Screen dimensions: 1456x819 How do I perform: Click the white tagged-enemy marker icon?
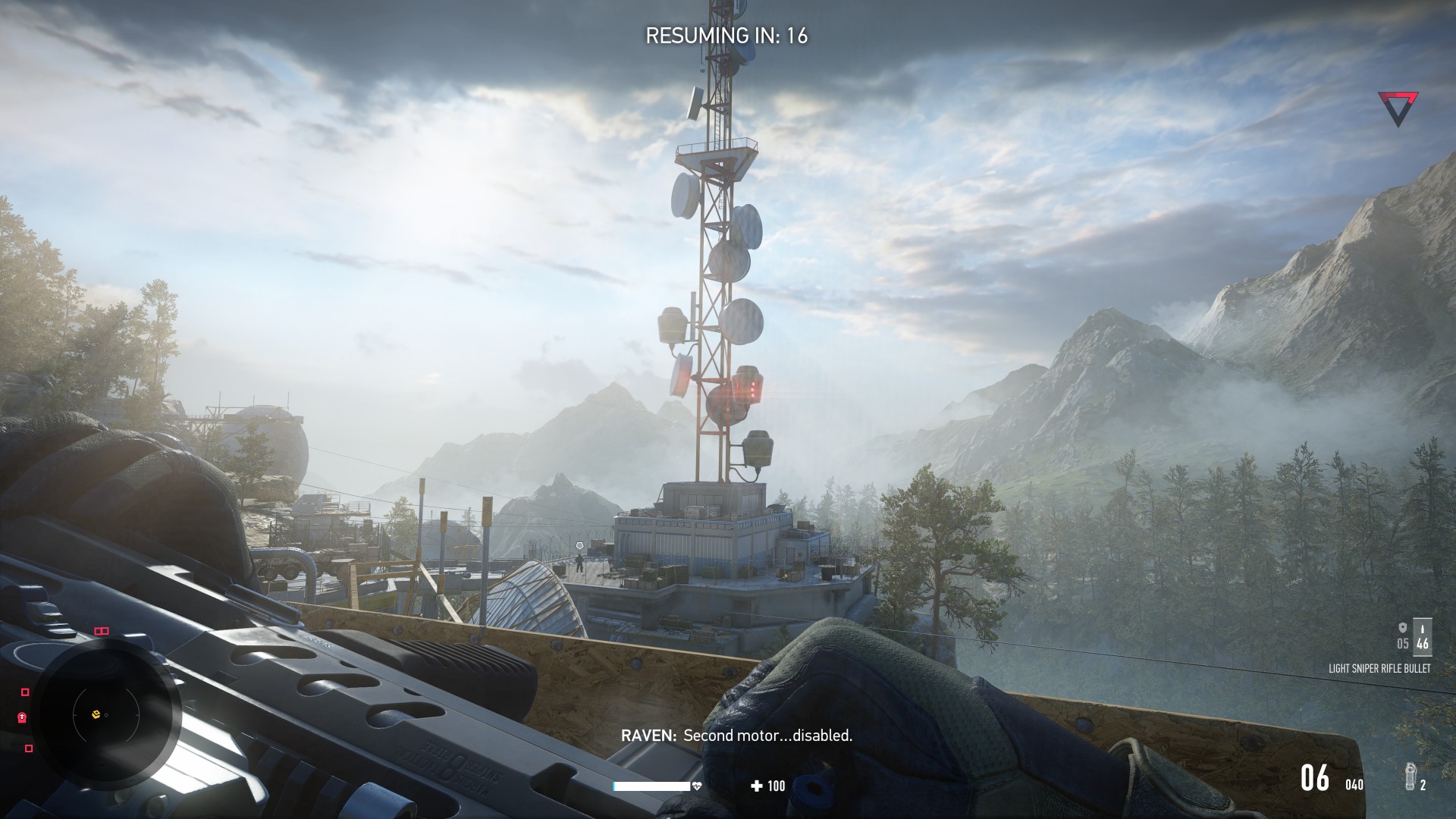(580, 545)
